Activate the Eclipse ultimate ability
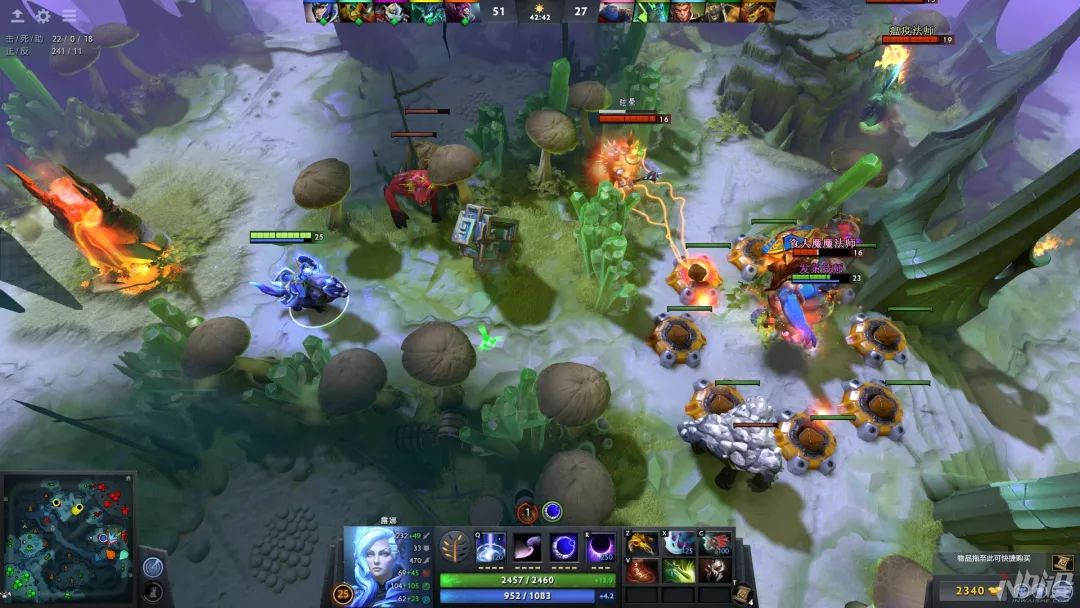1080x608 pixels. click(600, 548)
